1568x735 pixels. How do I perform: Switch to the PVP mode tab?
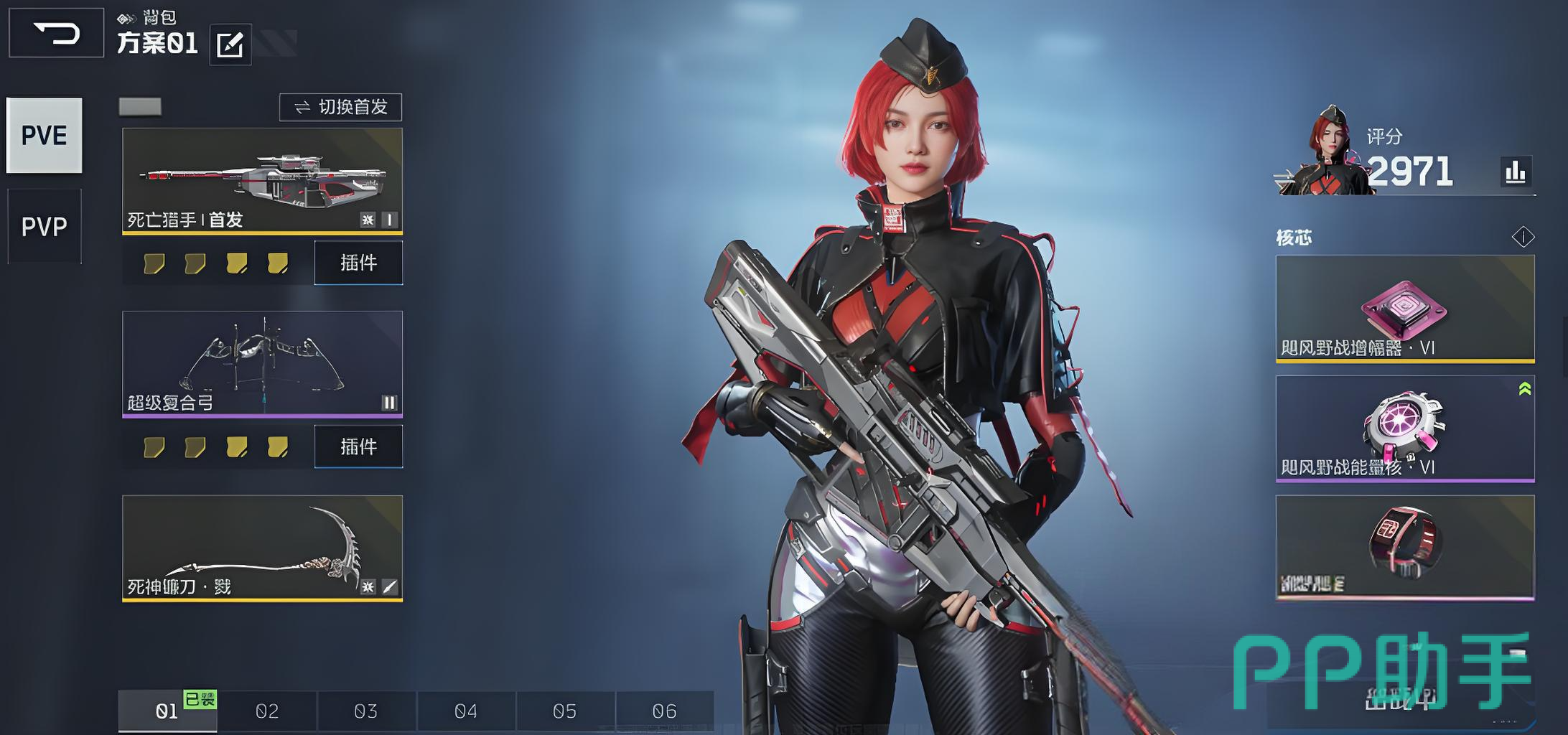pyautogui.click(x=45, y=227)
